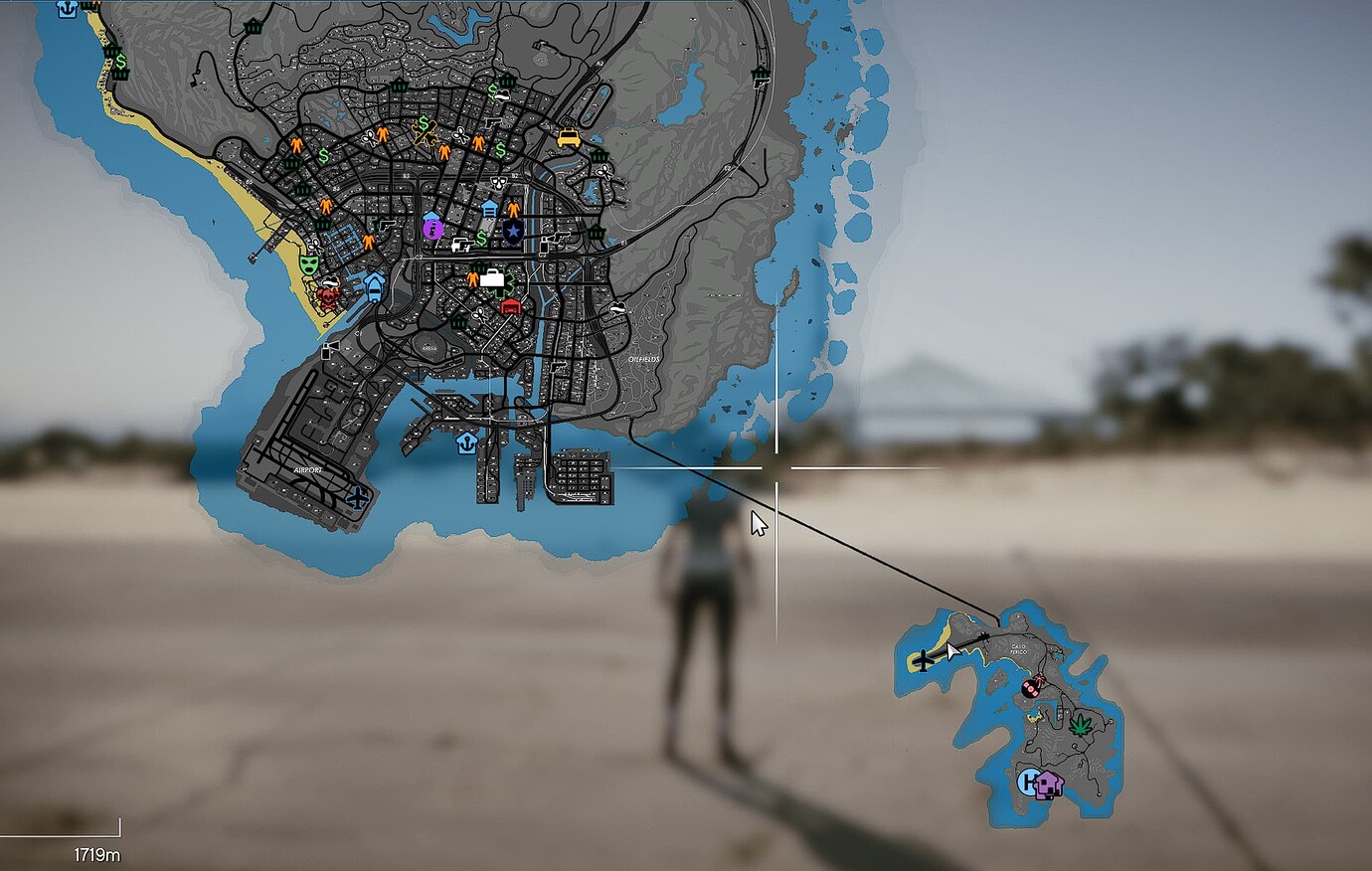Select the yellow taxi depot blip

pos(568,138)
